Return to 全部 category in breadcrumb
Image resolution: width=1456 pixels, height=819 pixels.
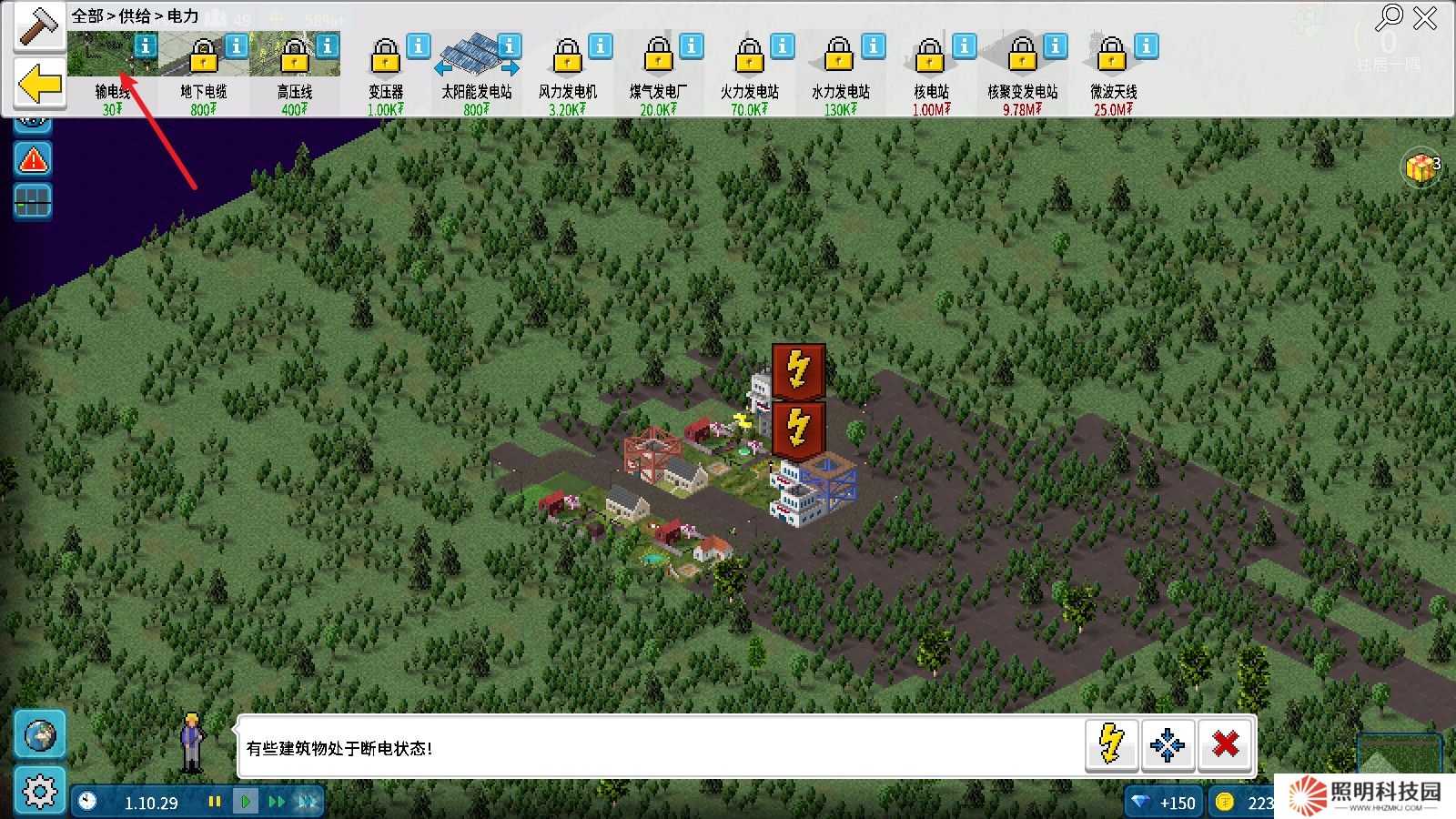click(x=86, y=15)
